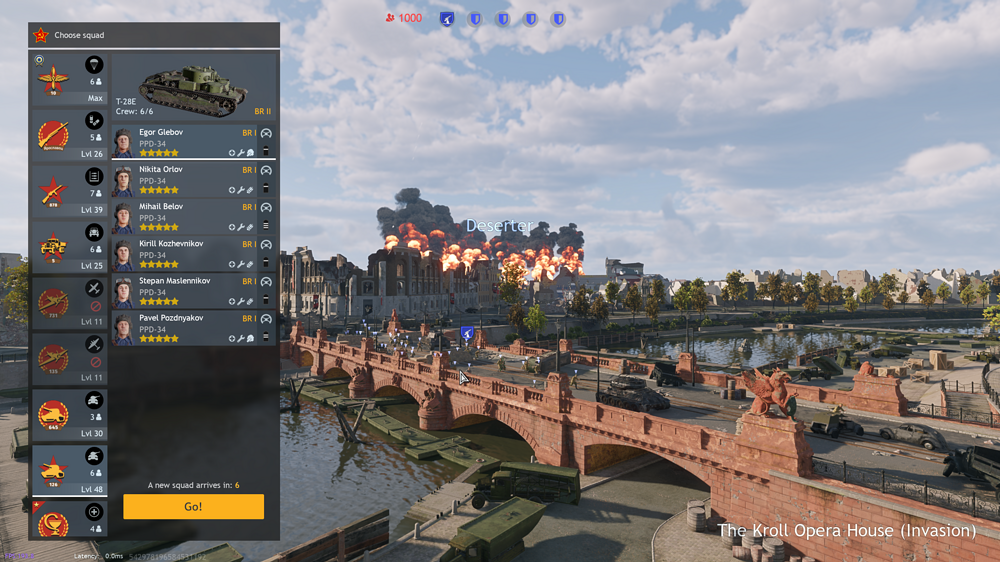
Task: Select crew member Egor Glebov
Action: (185, 142)
